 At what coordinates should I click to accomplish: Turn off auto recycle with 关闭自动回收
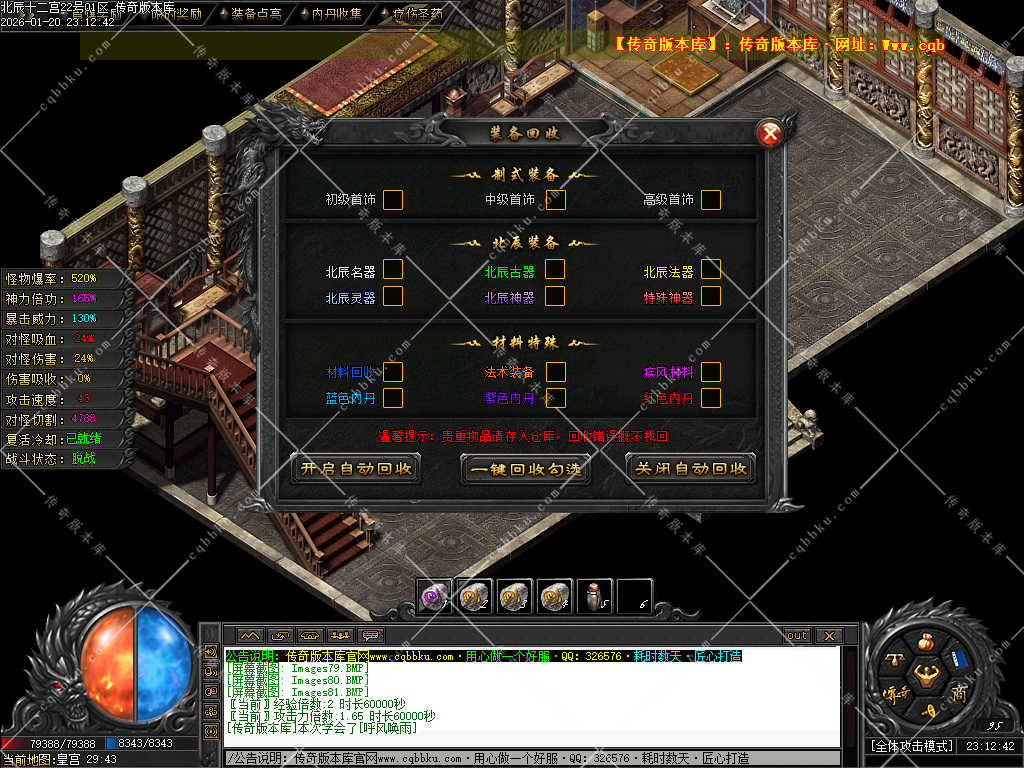click(x=691, y=468)
